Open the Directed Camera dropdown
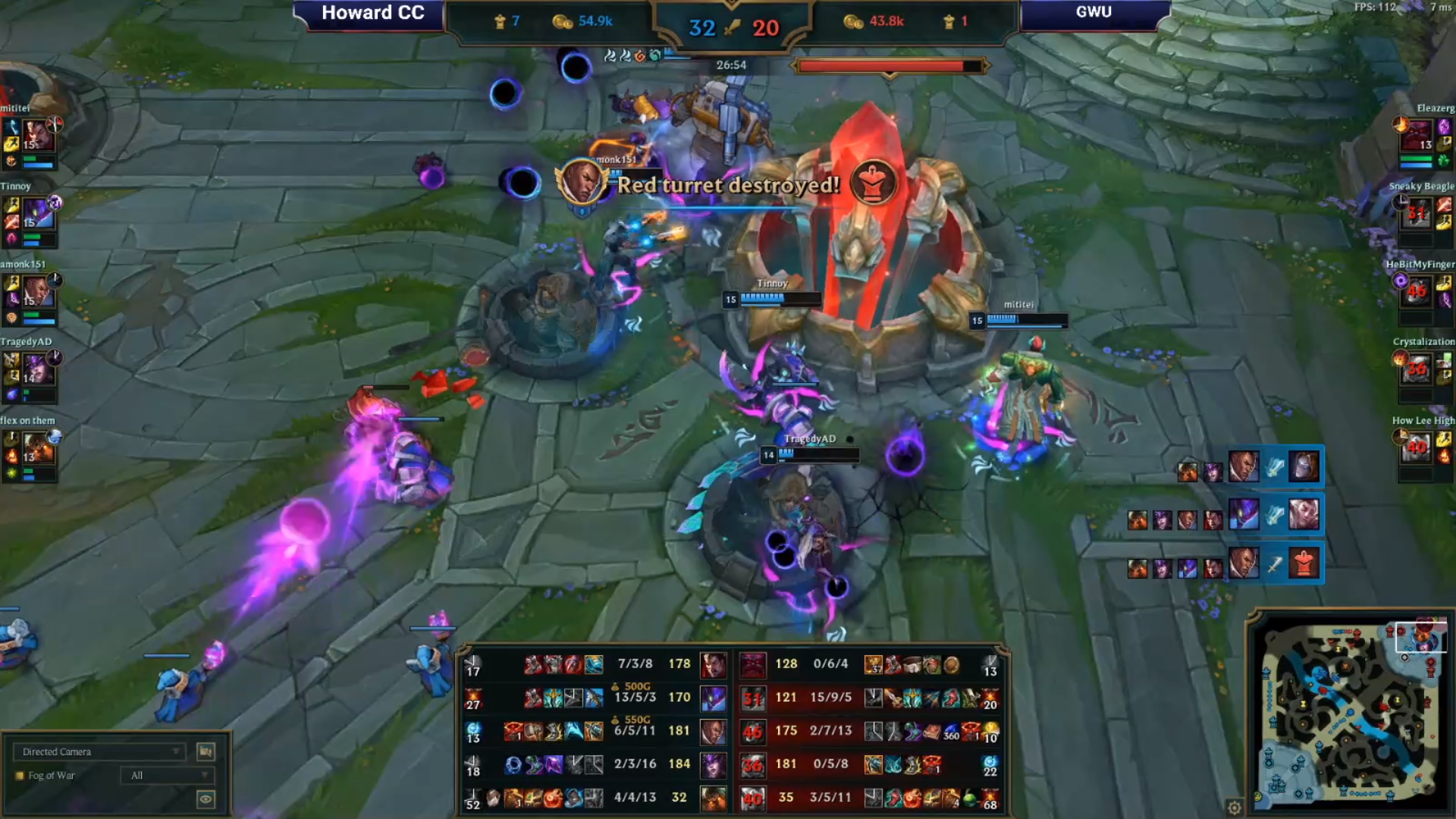The image size is (1456, 819). tap(99, 752)
